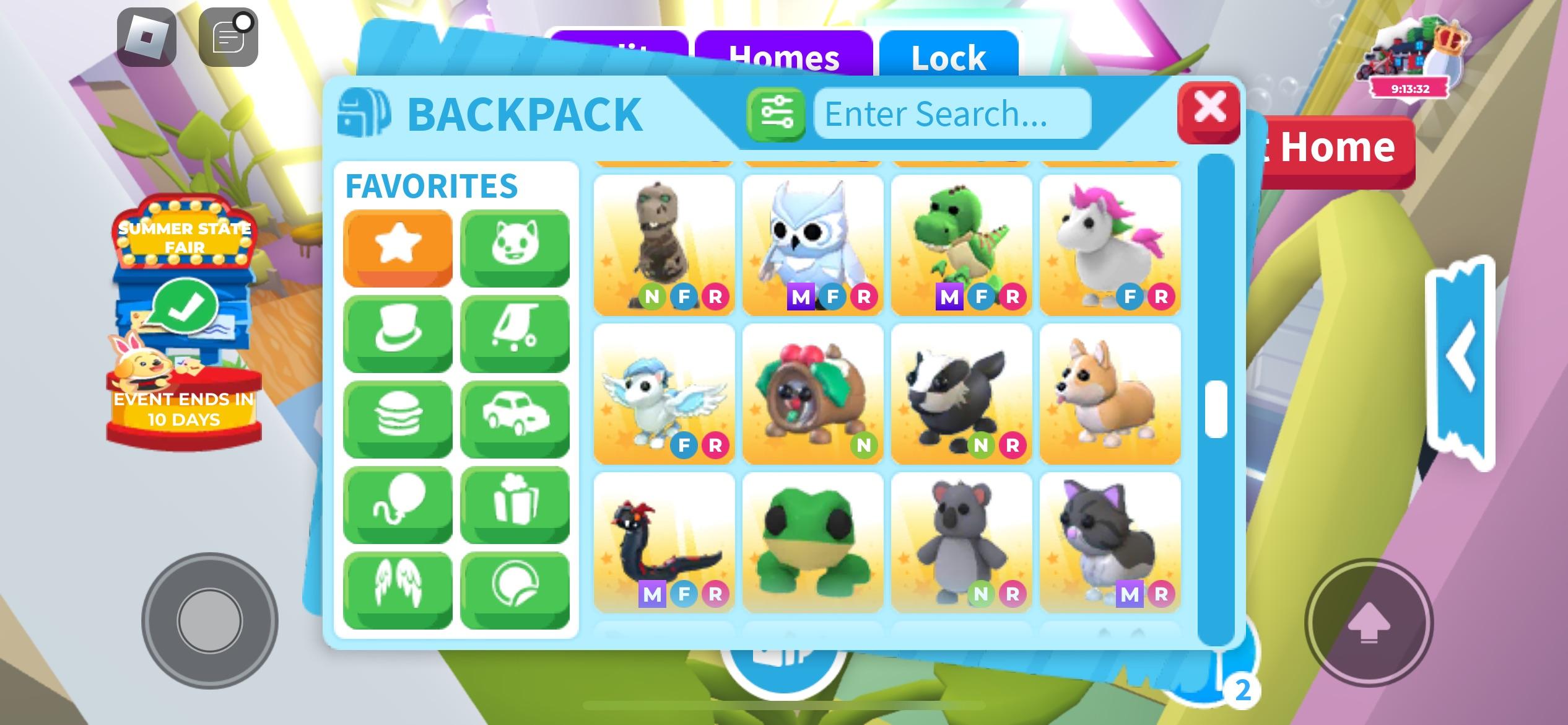Open the Hats category icon
The height and width of the screenshot is (725, 1568).
point(397,333)
